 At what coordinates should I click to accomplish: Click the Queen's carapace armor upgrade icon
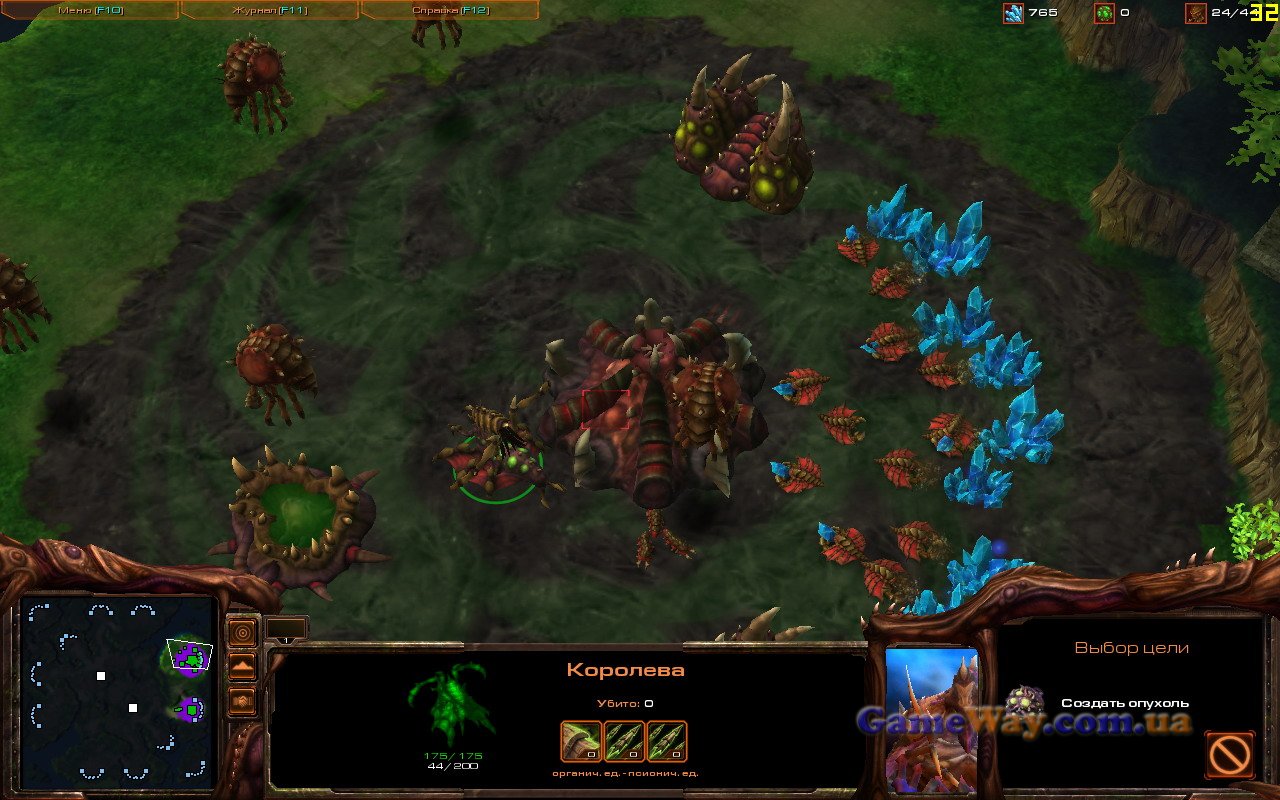click(581, 741)
